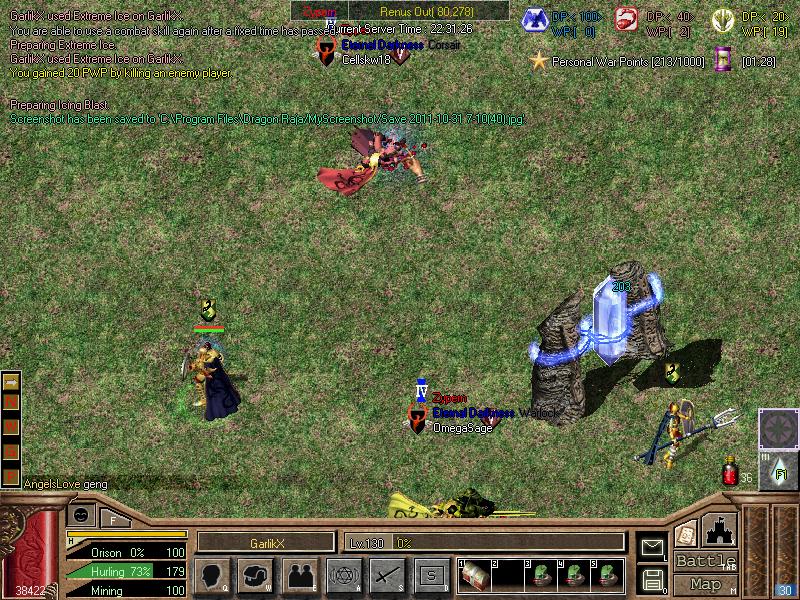The height and width of the screenshot is (600, 800).
Task: Click the floppy disk save icon
Action: click(x=652, y=578)
